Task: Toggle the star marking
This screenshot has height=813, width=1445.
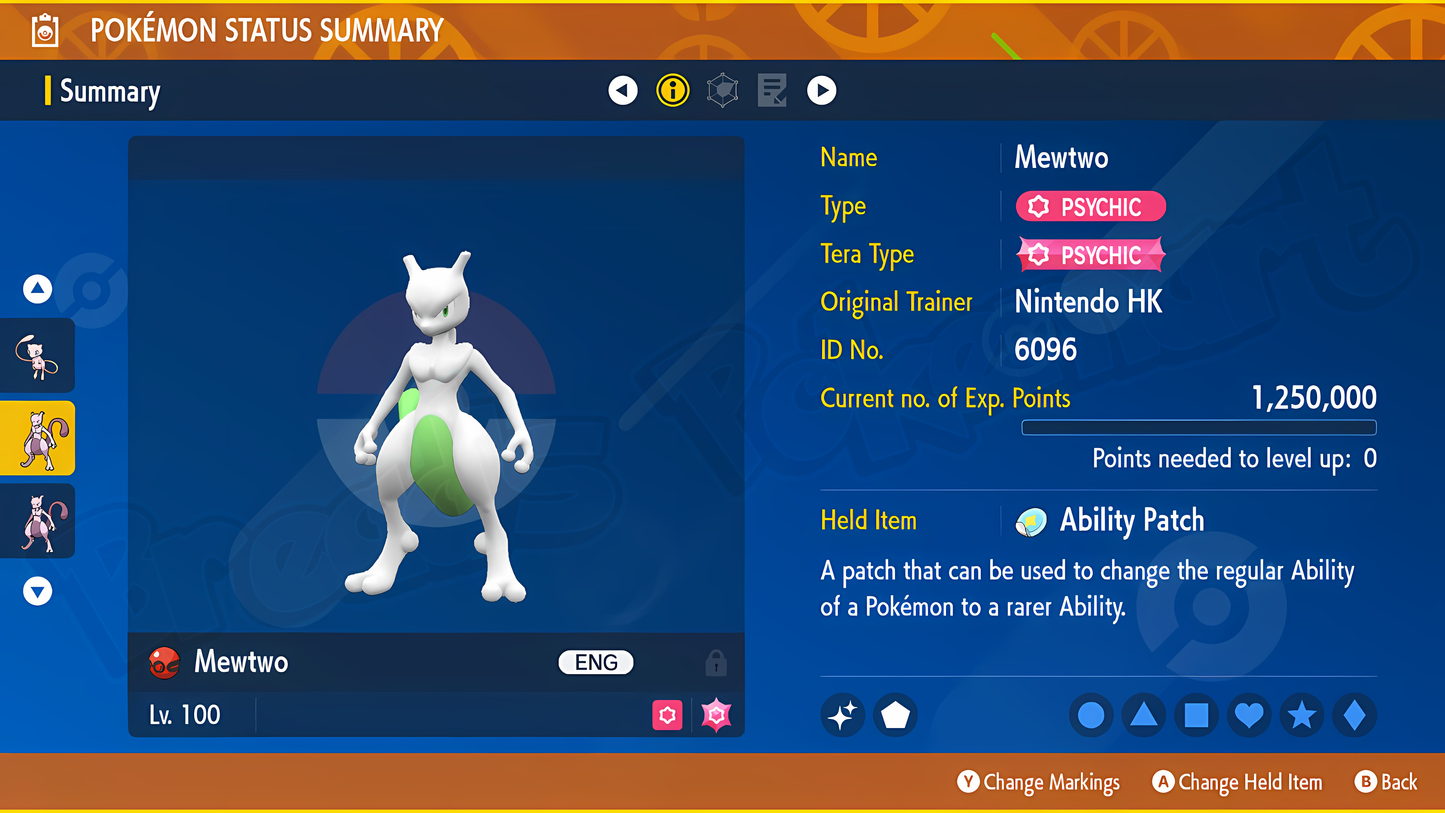Action: pos(1301,715)
